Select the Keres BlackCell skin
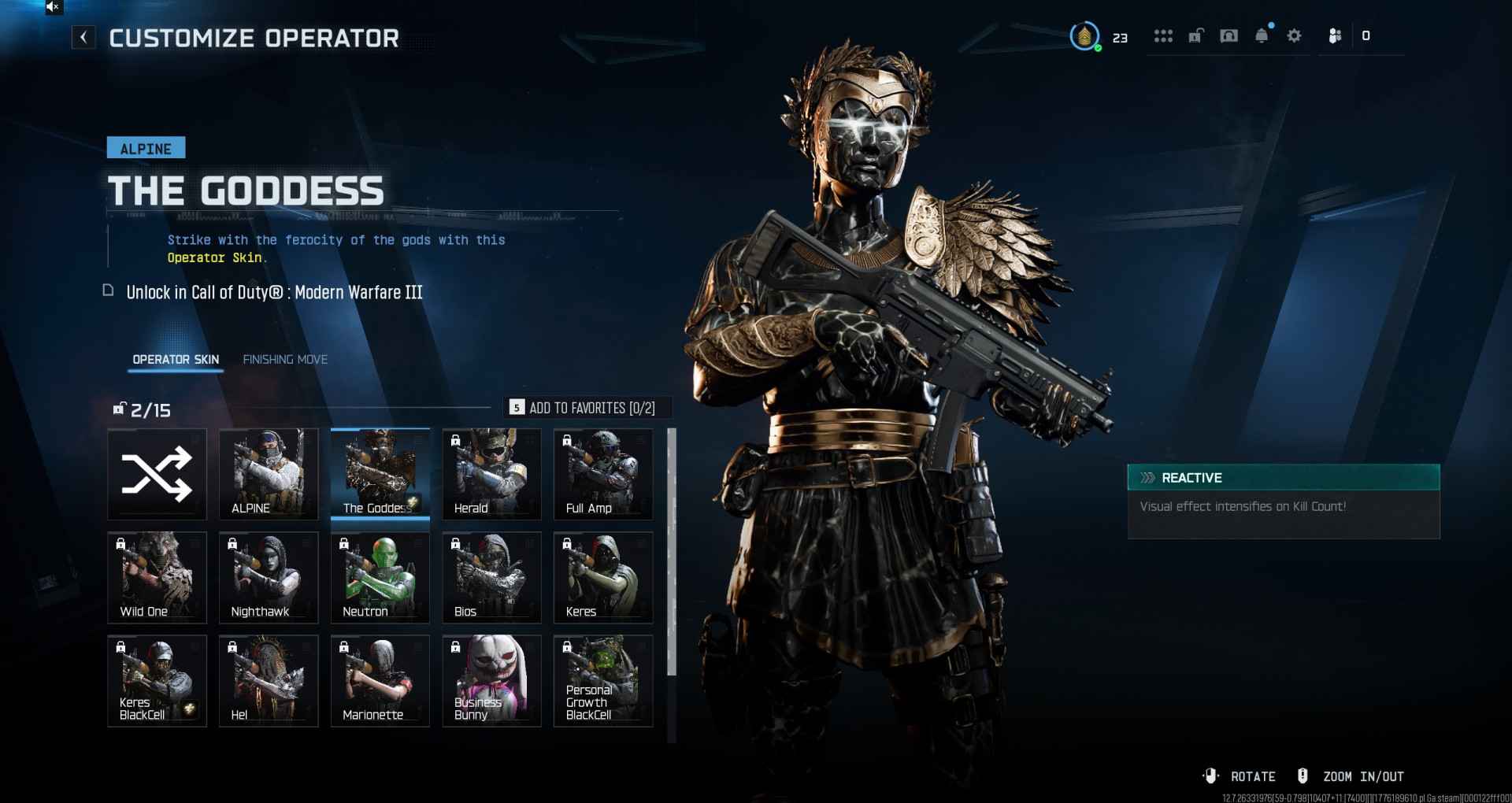Image resolution: width=1512 pixels, height=803 pixels. click(157, 680)
